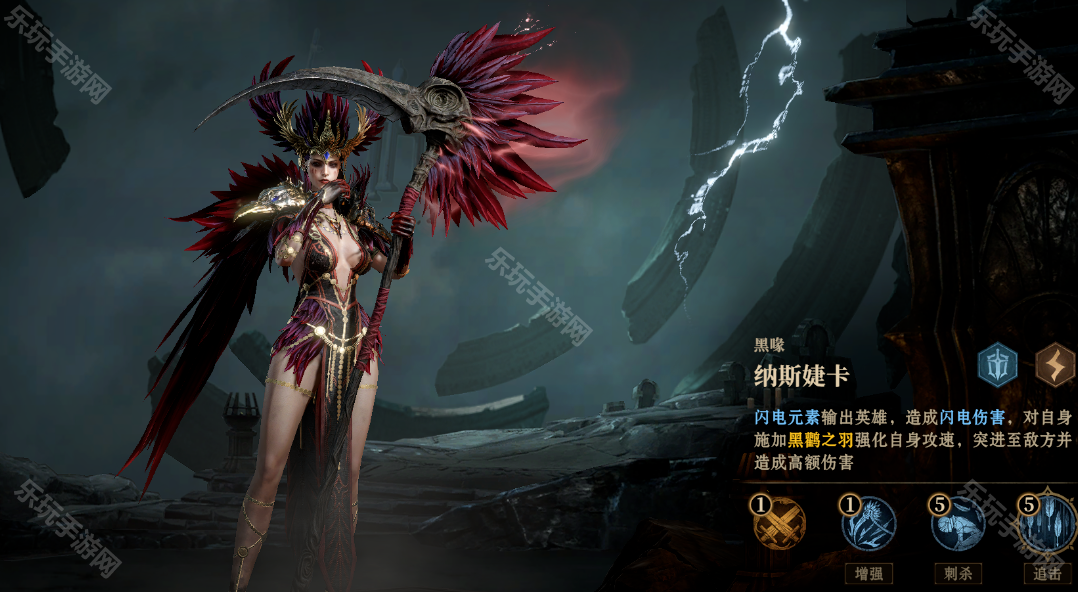View the 增强 feather enhancement skill
Viewport: 1078px width, 592px height.
(x=868, y=524)
